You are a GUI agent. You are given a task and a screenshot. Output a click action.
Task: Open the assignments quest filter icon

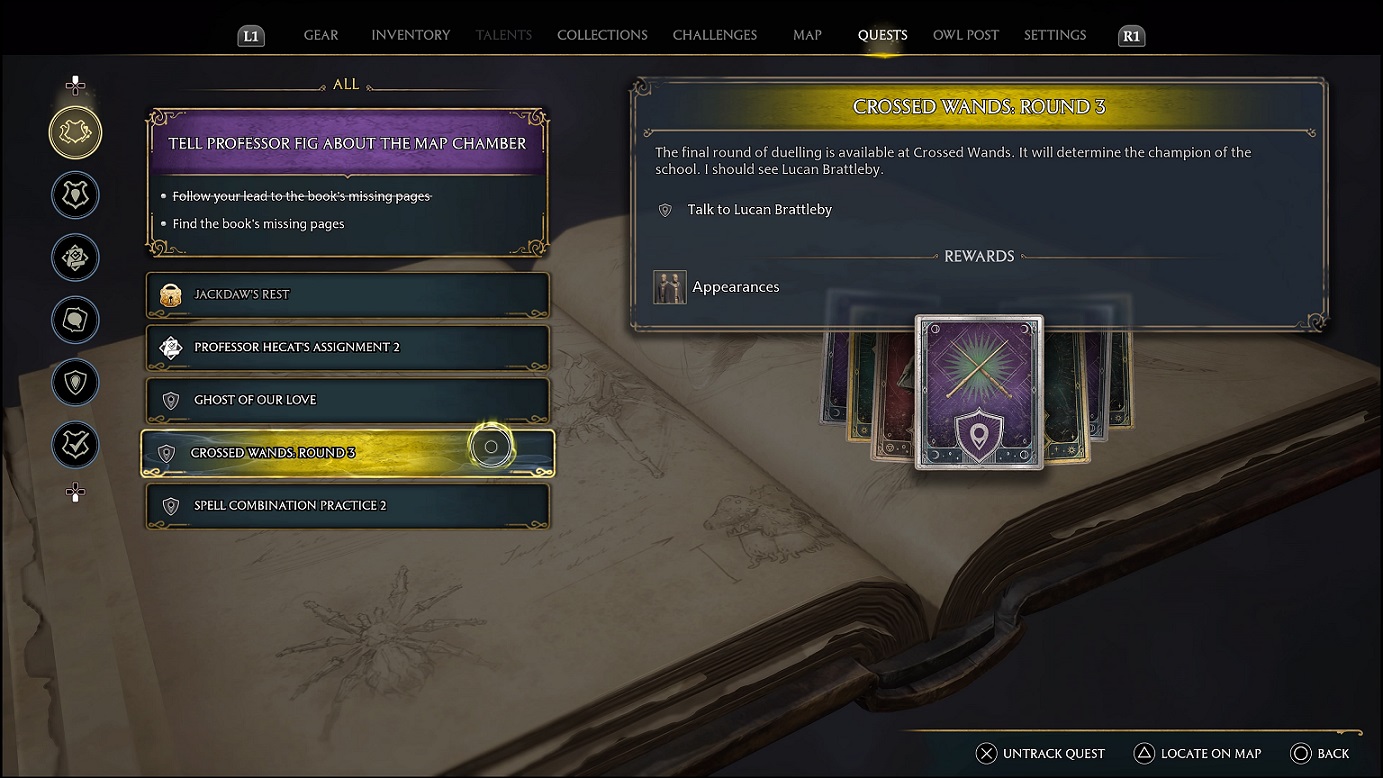75,257
